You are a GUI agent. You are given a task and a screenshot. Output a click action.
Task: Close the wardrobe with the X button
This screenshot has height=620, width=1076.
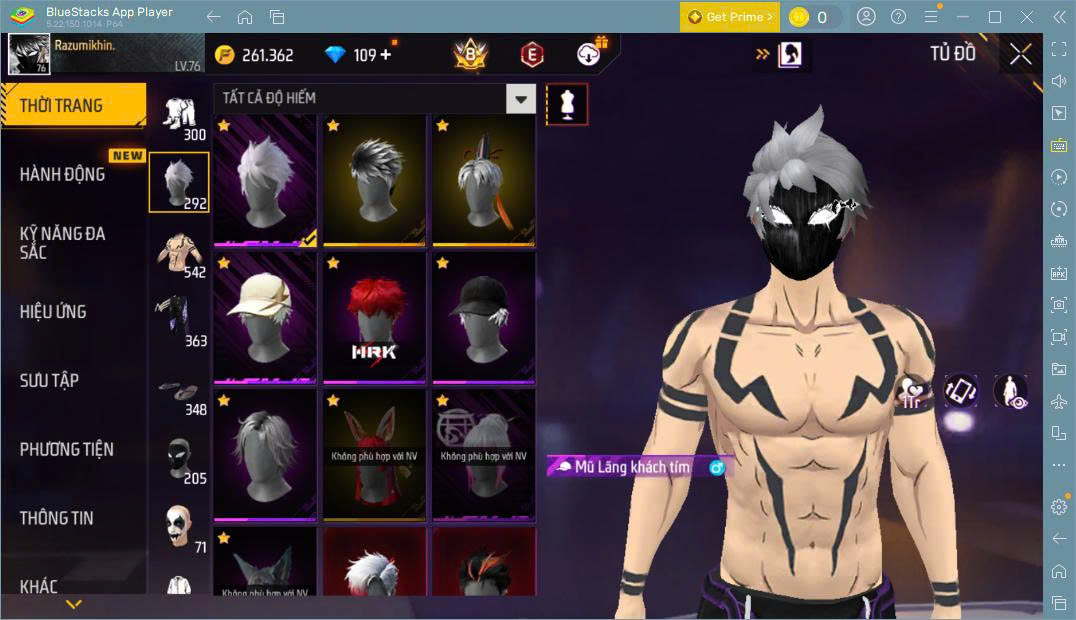click(x=1020, y=54)
